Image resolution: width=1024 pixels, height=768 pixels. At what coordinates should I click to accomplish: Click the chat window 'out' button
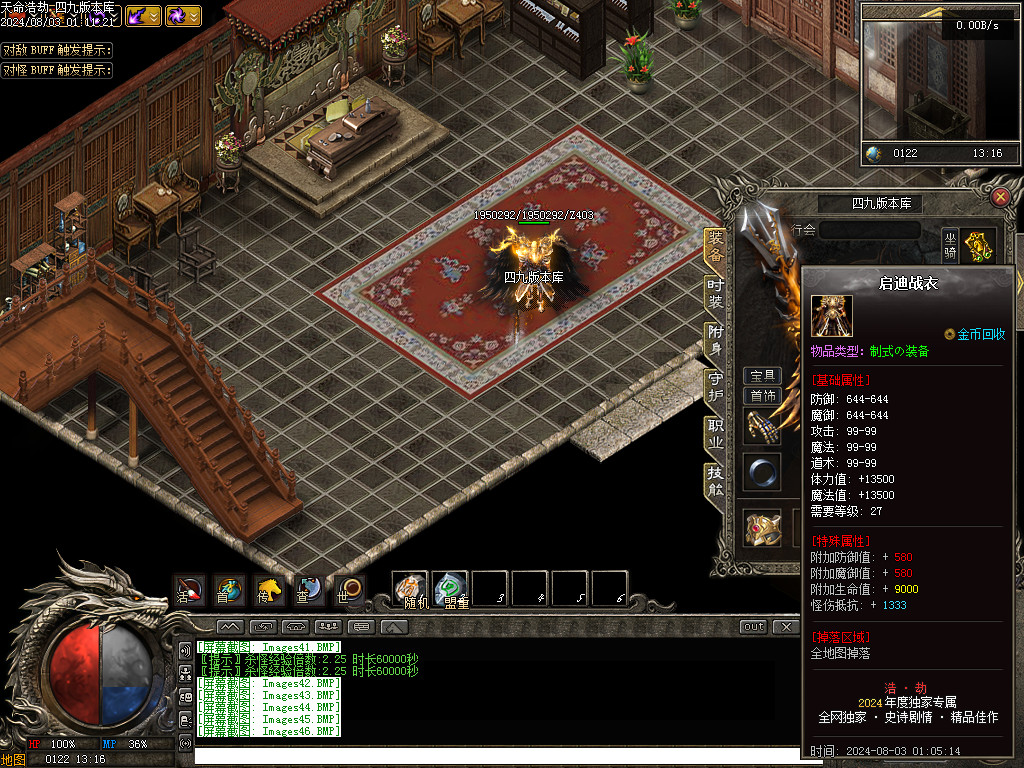pyautogui.click(x=753, y=627)
